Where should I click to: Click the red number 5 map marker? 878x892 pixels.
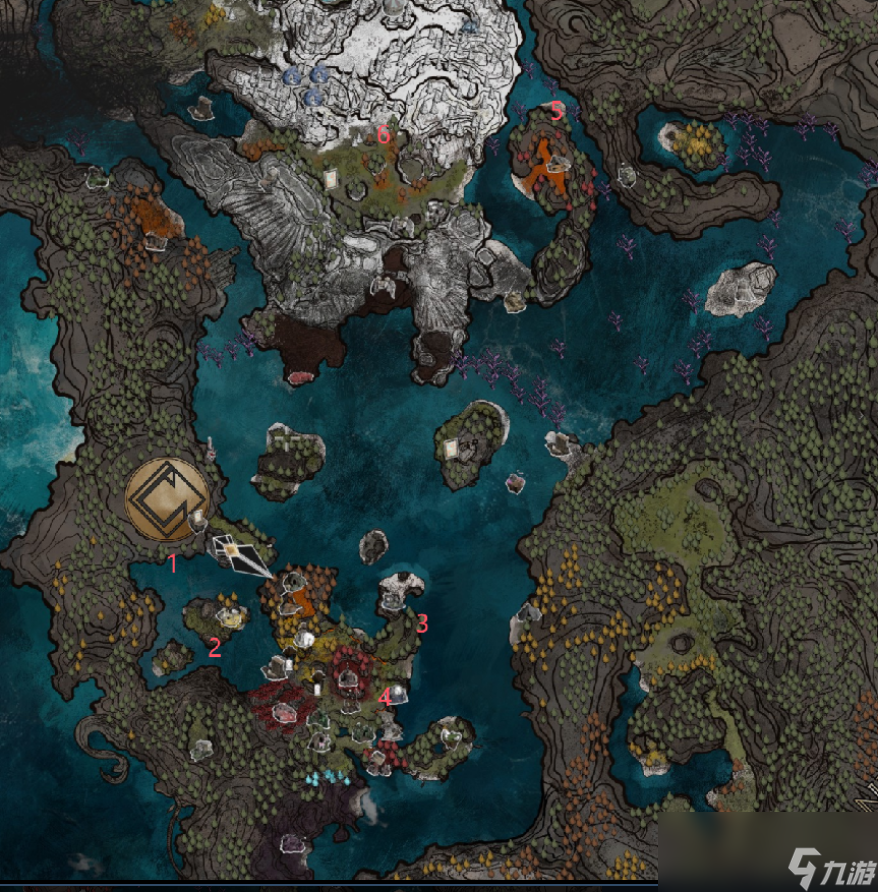tap(557, 112)
